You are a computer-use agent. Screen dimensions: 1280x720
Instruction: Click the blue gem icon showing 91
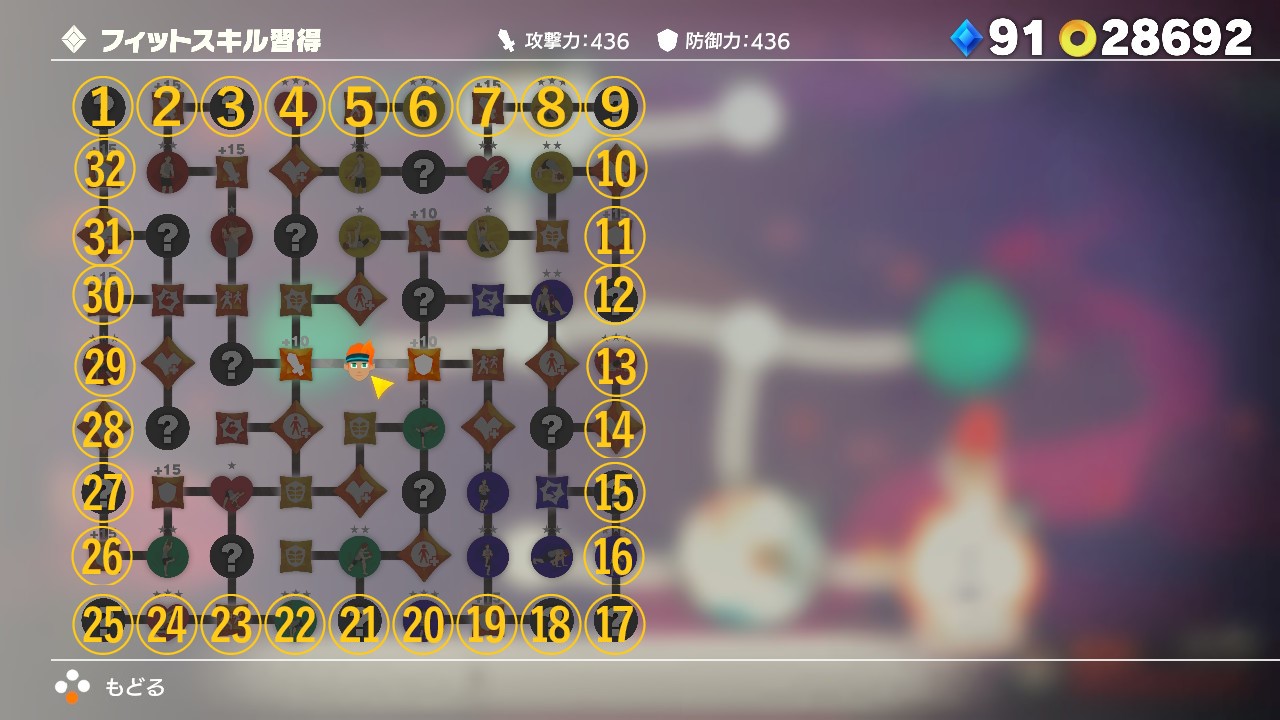966,38
